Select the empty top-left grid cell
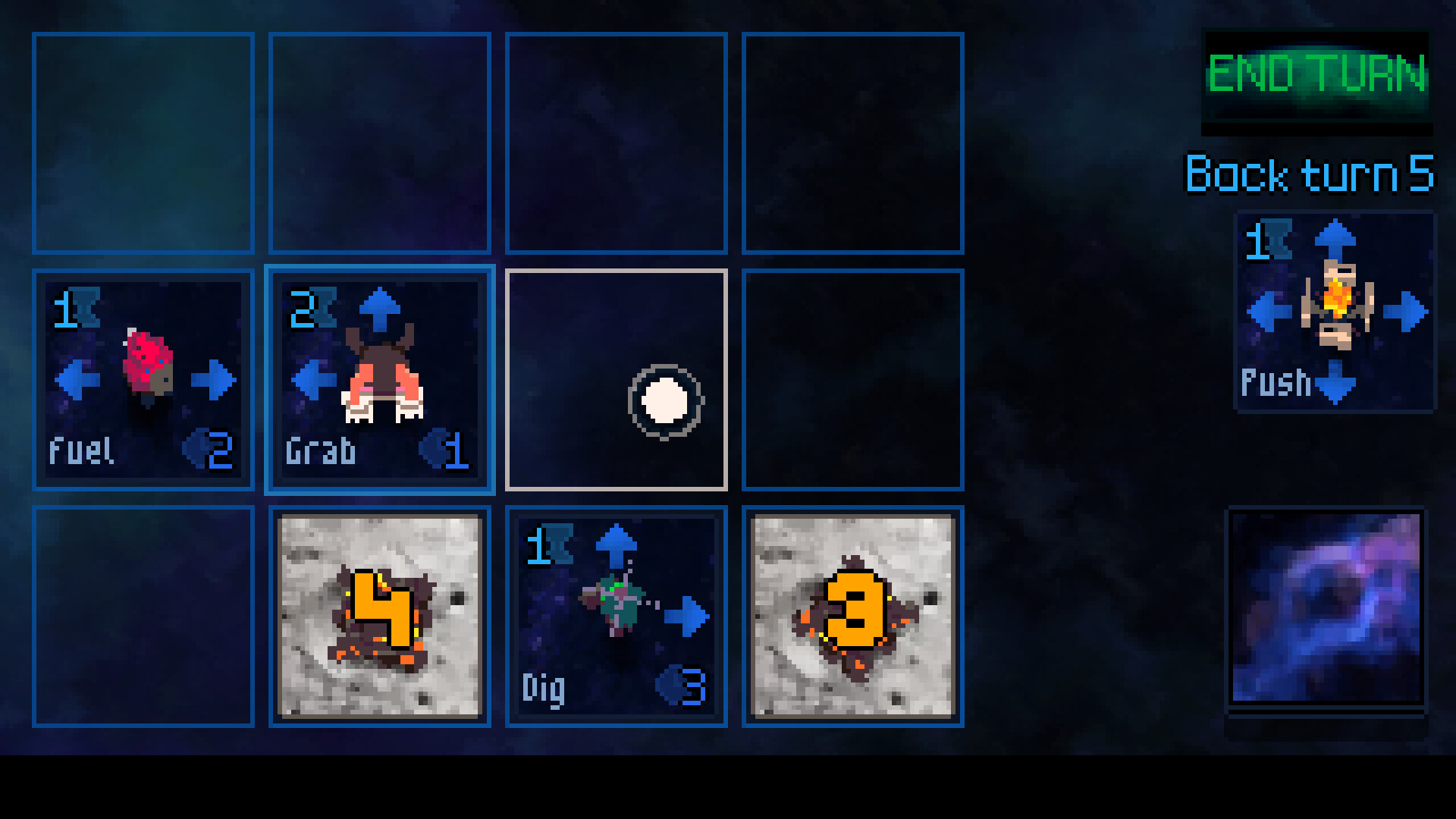The width and height of the screenshot is (1456, 819). [143, 141]
